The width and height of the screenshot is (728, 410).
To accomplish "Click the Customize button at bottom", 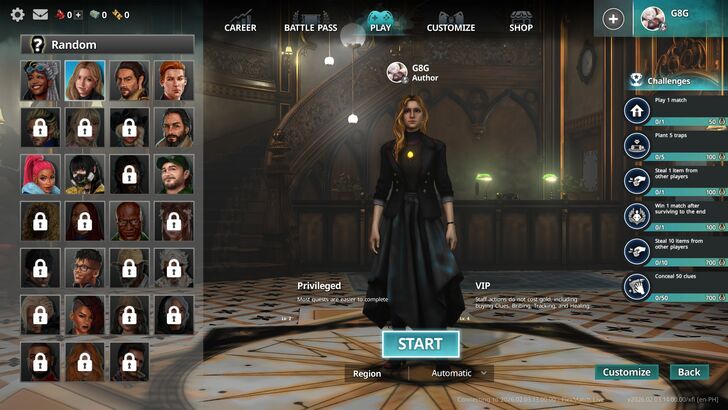I will pos(627,372).
